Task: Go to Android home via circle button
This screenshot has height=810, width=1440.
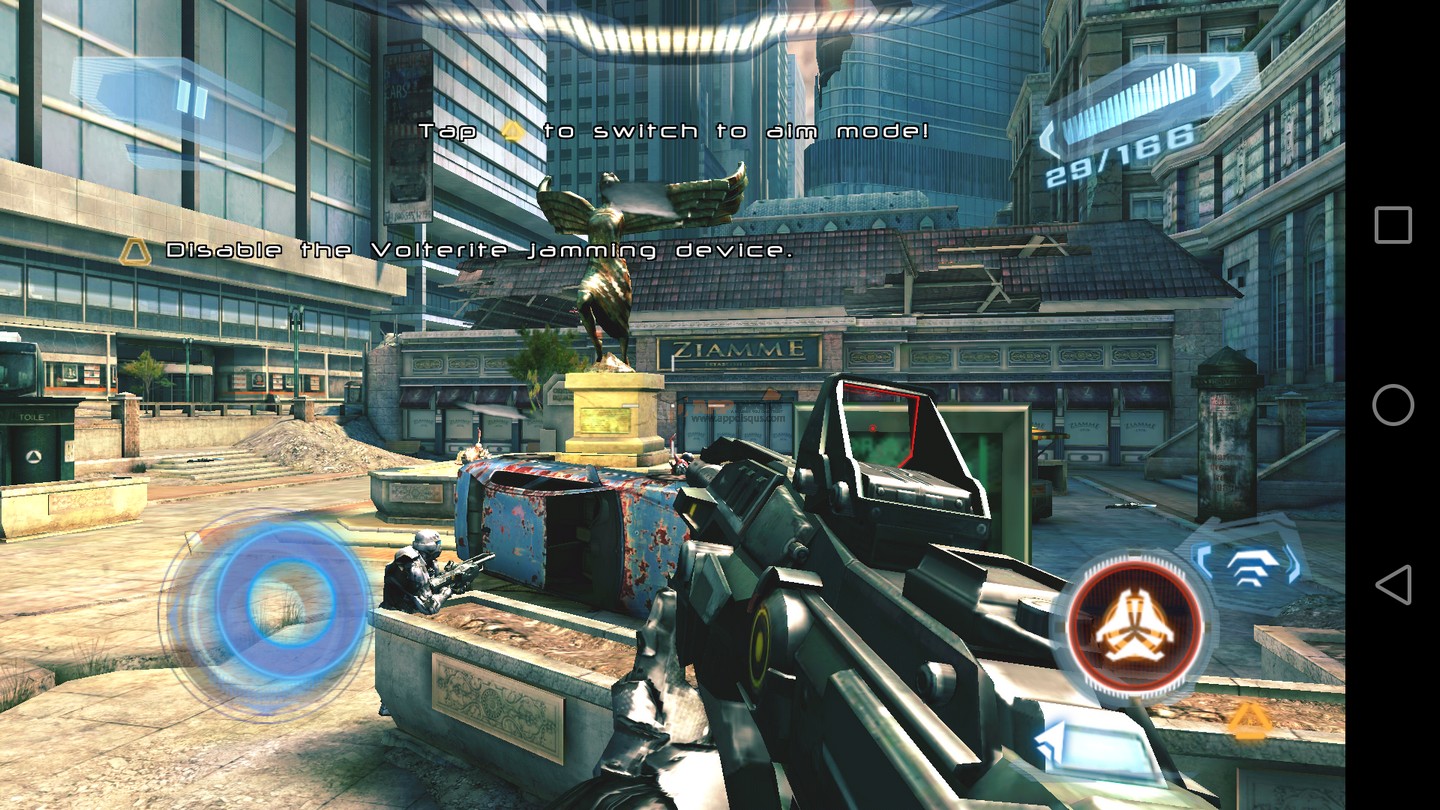Action: (x=1393, y=405)
